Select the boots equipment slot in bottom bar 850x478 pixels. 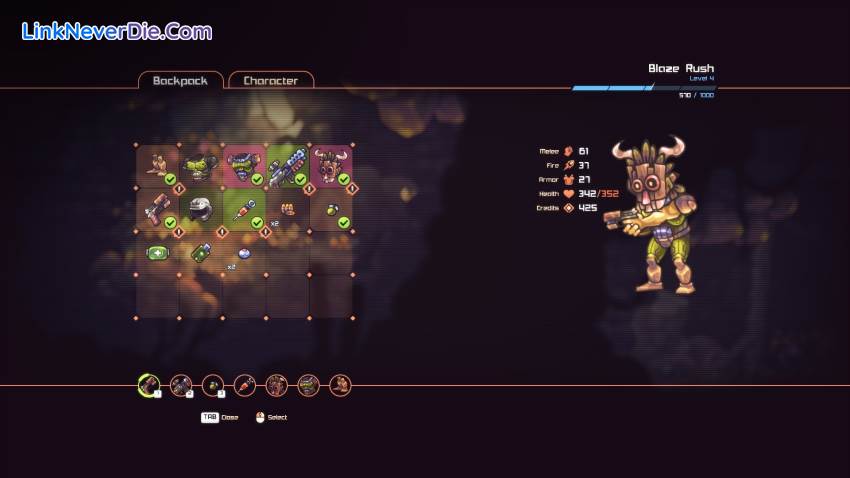(x=341, y=385)
